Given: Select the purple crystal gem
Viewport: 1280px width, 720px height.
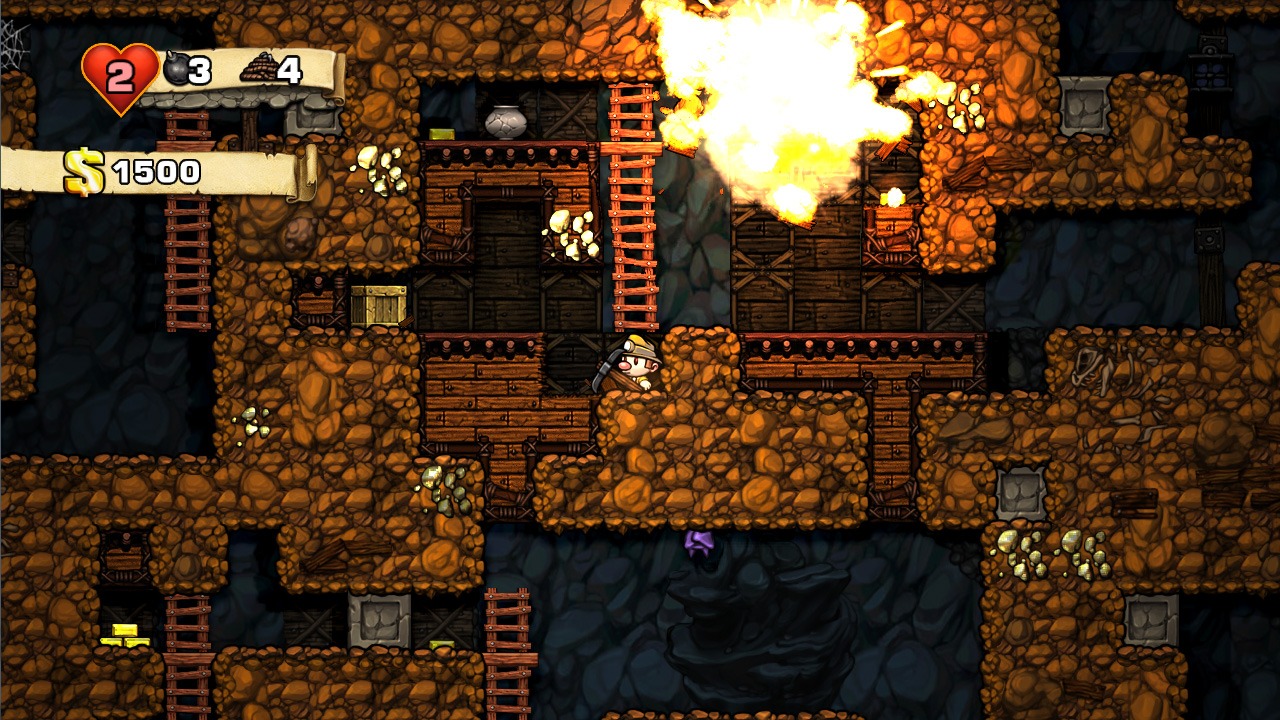Looking at the screenshot, I should 699,545.
